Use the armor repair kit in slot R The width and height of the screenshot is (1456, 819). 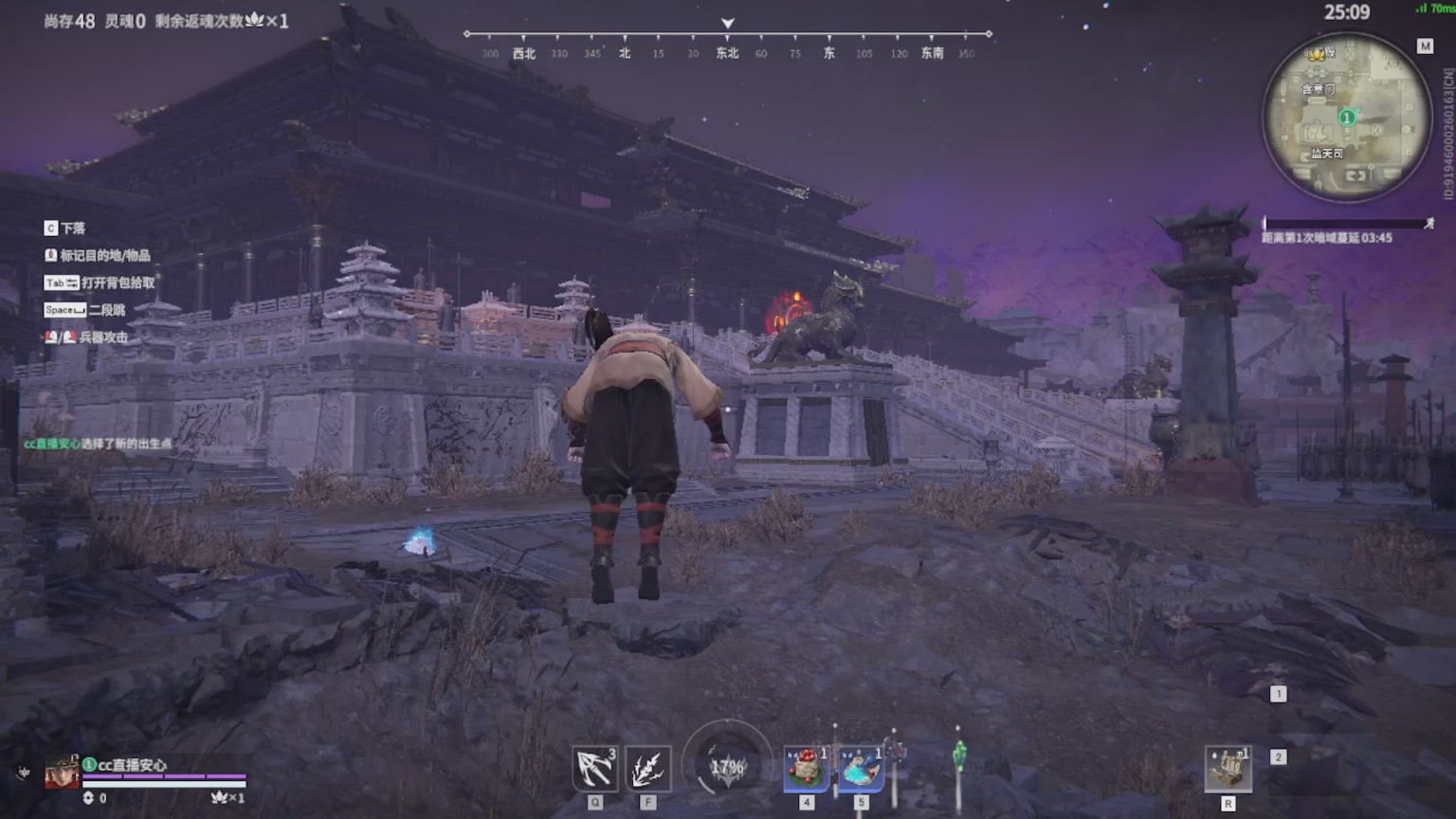1229,768
